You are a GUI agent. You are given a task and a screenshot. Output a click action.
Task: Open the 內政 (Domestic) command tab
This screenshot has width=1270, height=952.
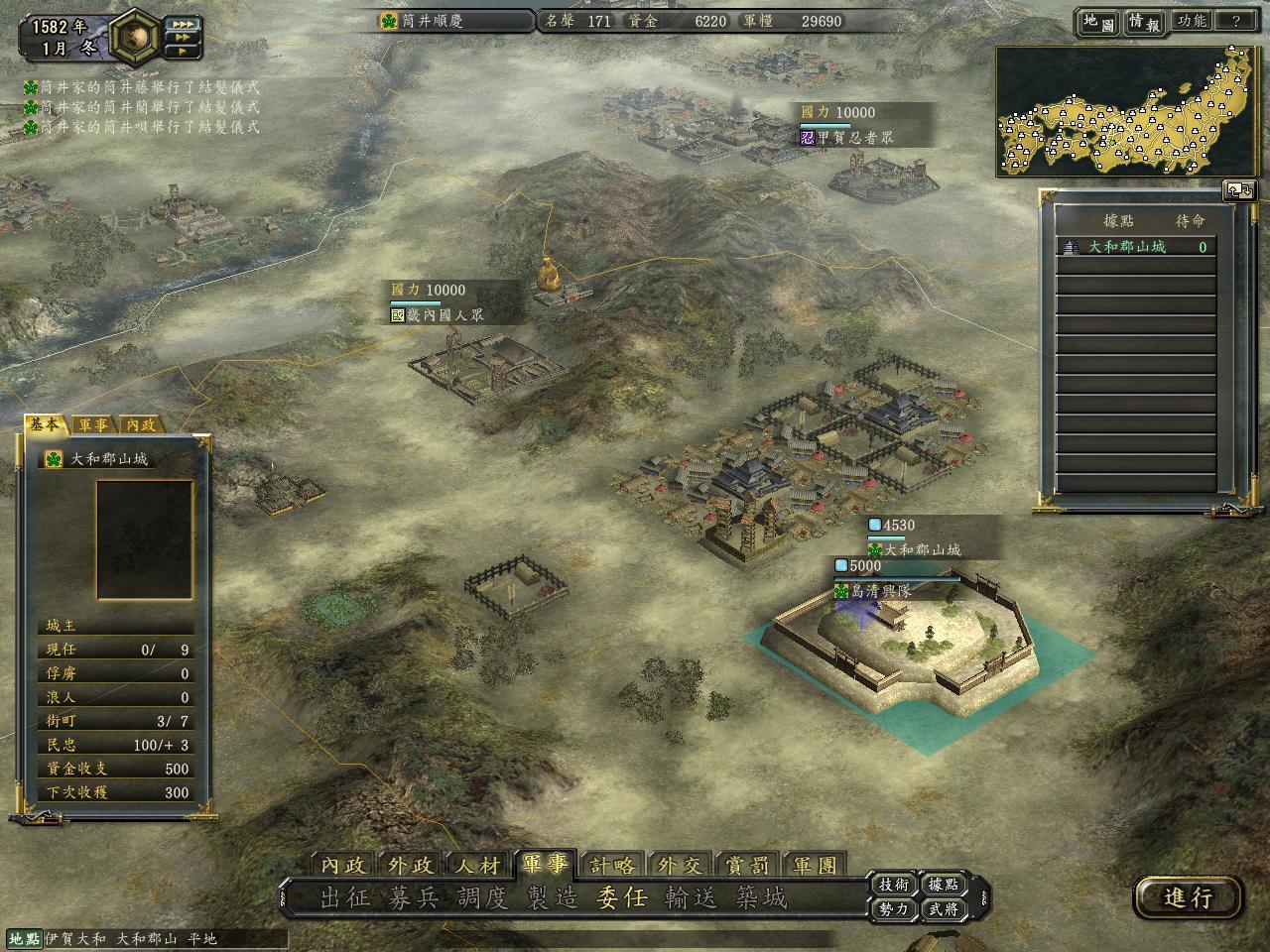(343, 865)
